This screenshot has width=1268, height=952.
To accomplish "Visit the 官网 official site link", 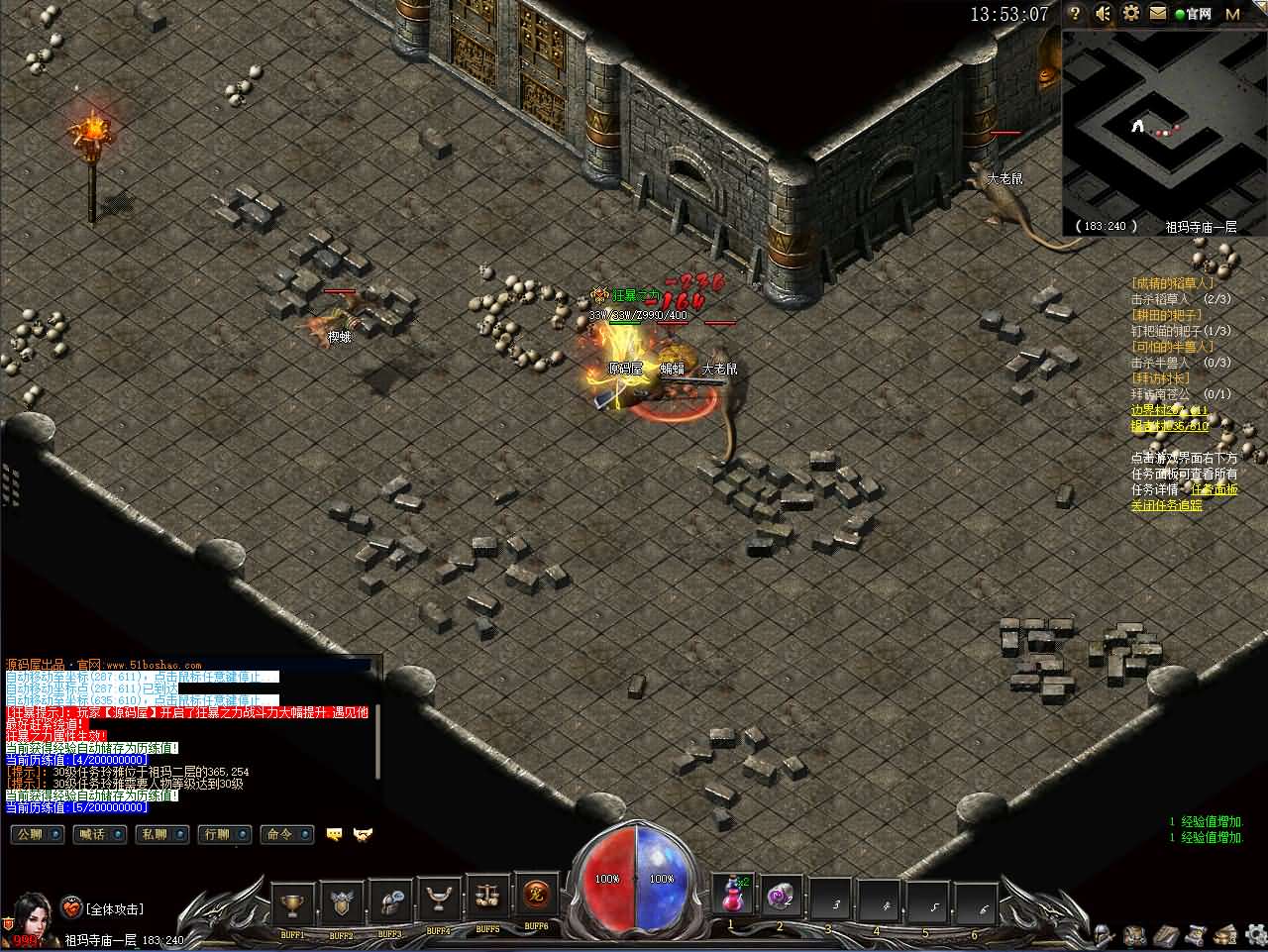I will pyautogui.click(x=1194, y=14).
